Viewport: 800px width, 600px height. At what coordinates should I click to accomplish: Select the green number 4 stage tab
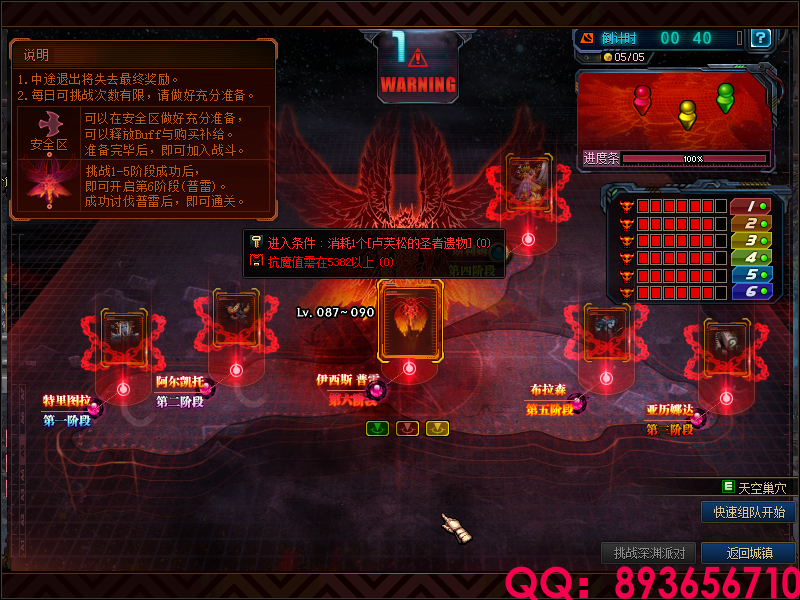pyautogui.click(x=749, y=257)
